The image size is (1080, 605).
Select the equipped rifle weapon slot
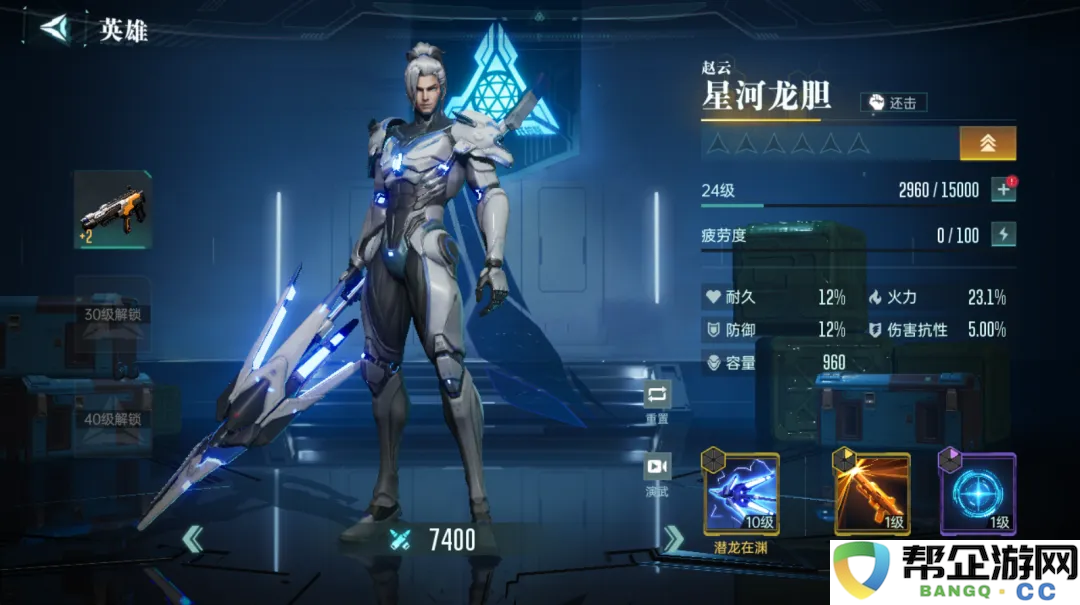(x=113, y=211)
